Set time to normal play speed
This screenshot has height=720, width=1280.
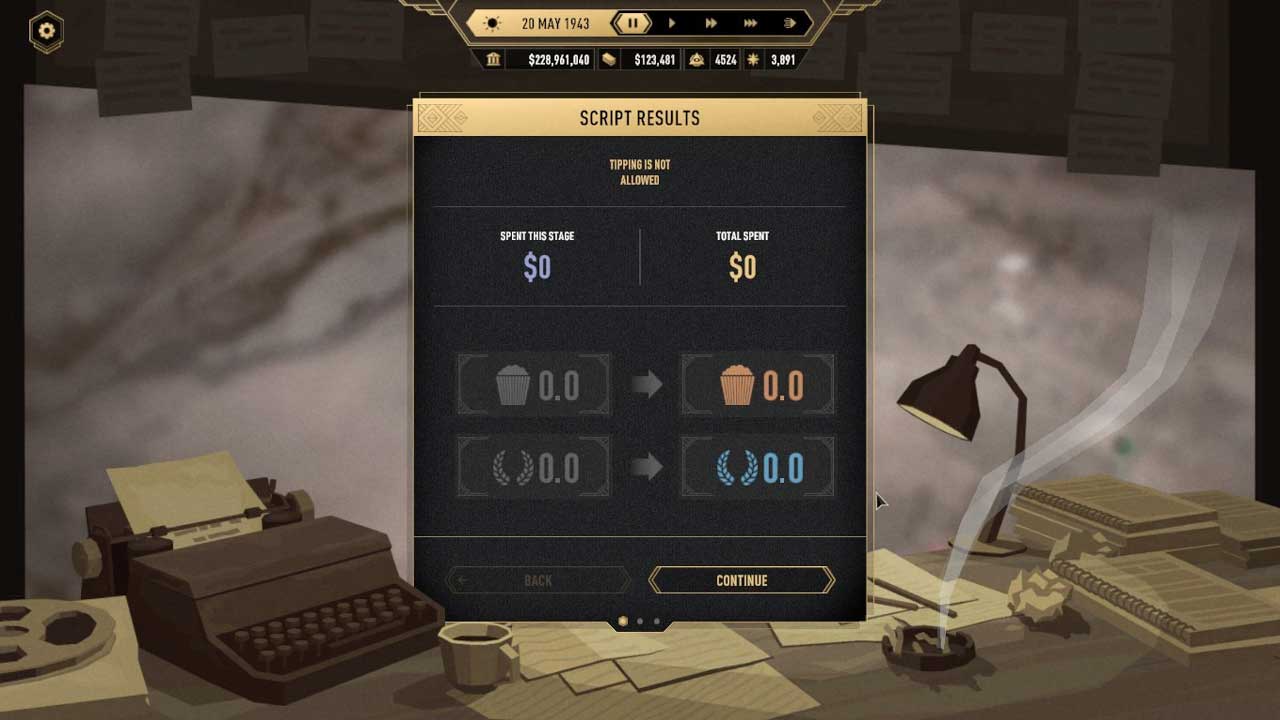click(672, 23)
